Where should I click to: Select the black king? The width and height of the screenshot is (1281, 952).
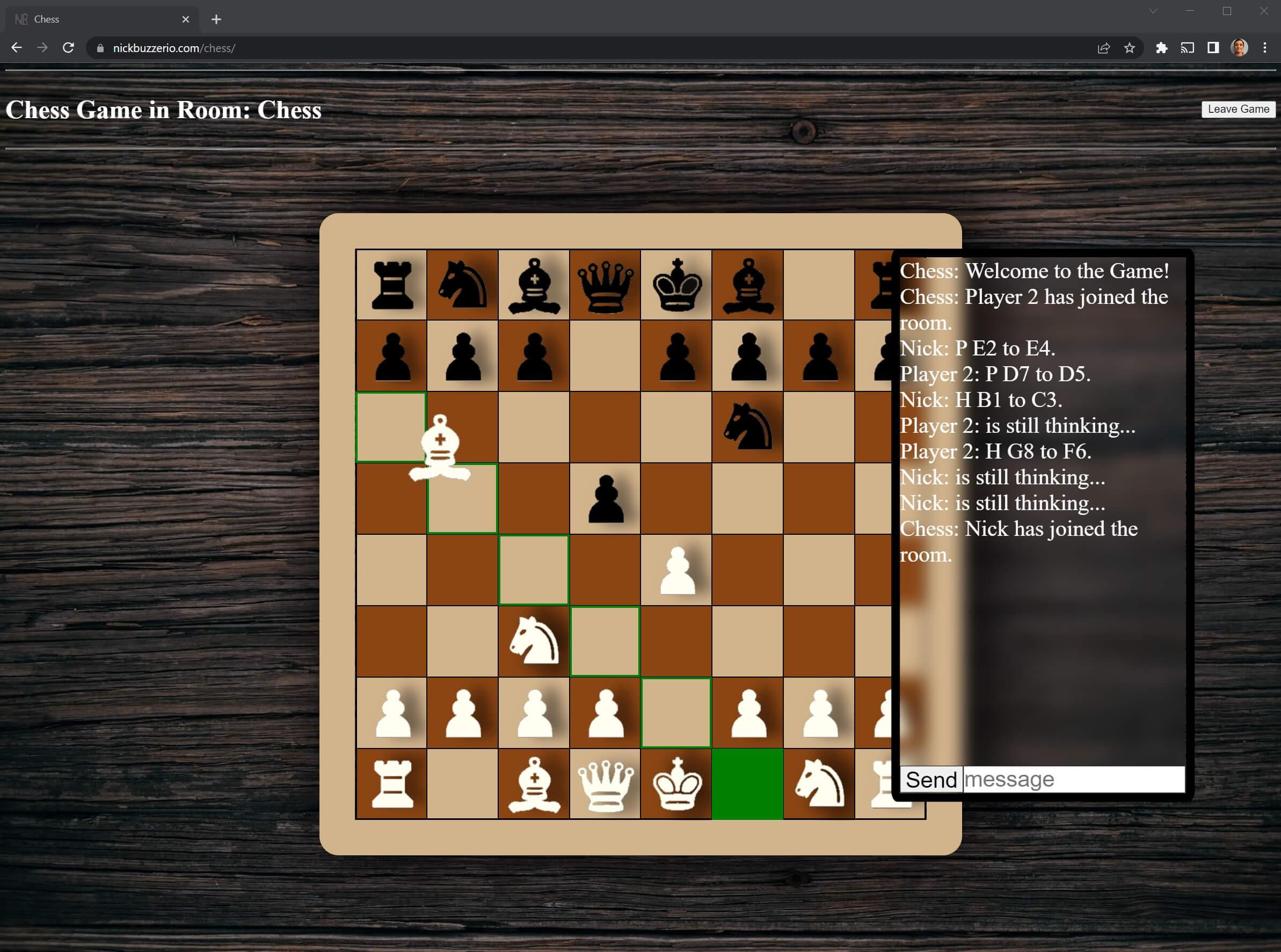676,285
